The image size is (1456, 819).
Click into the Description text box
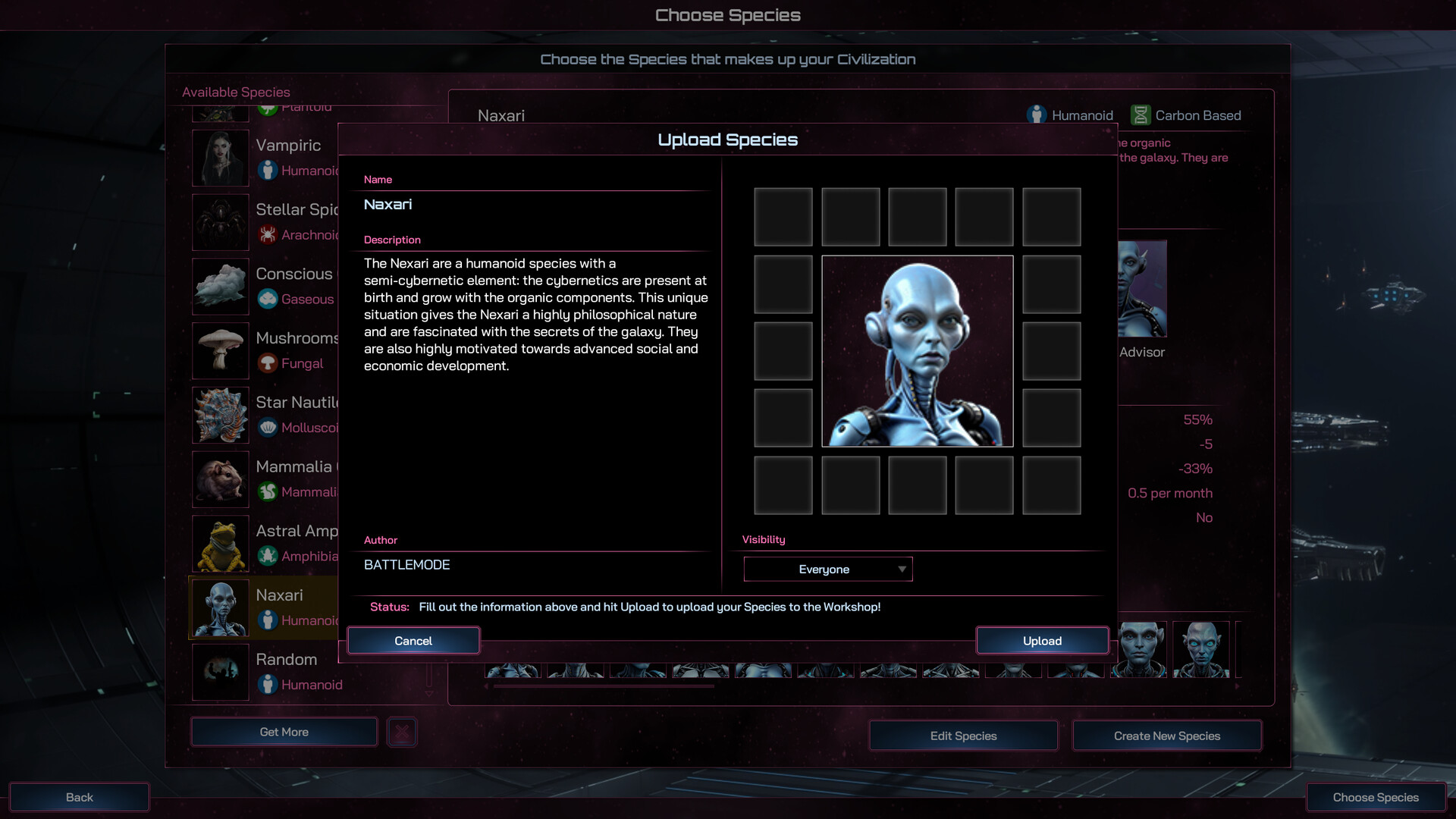(535, 379)
